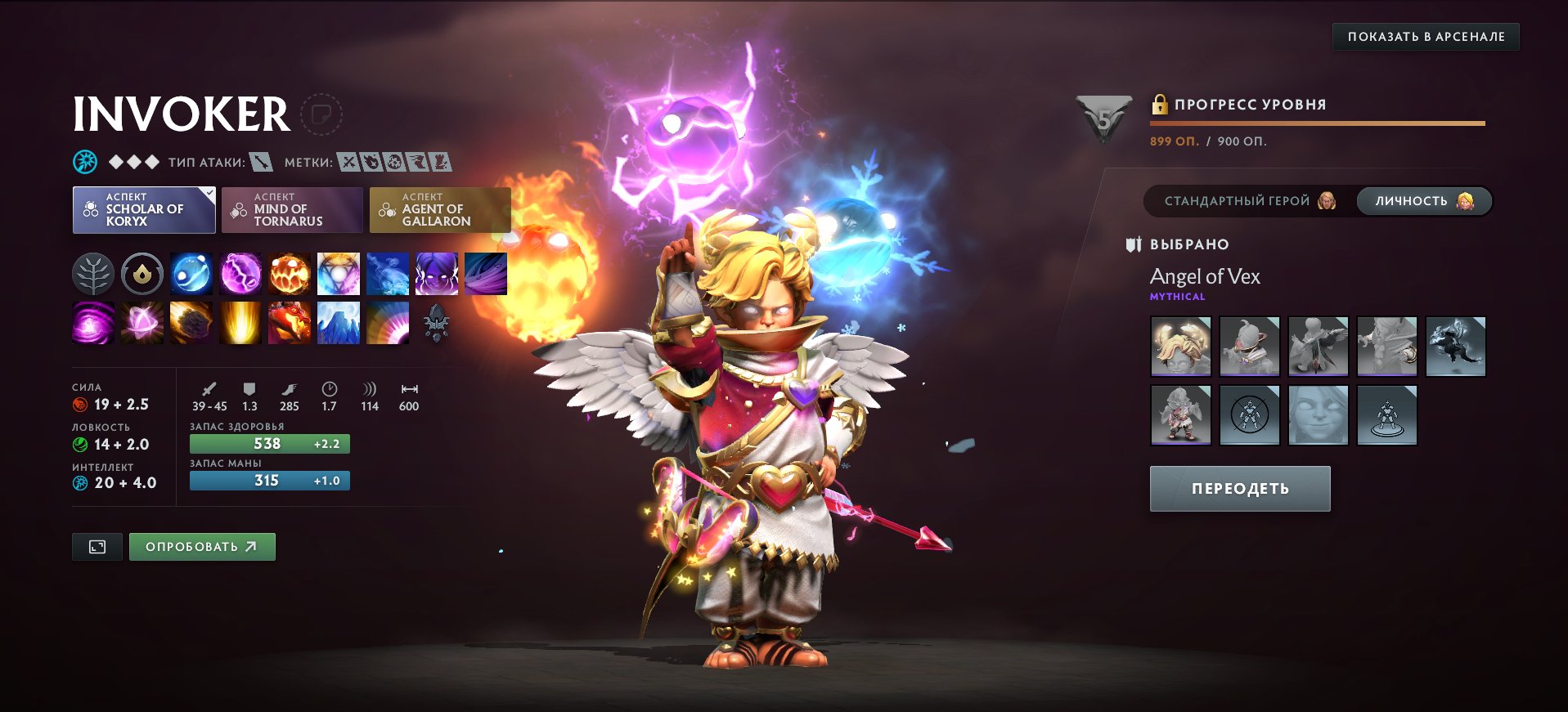Select the Exort ability icon
1568x712 pixels.
pos(290,274)
